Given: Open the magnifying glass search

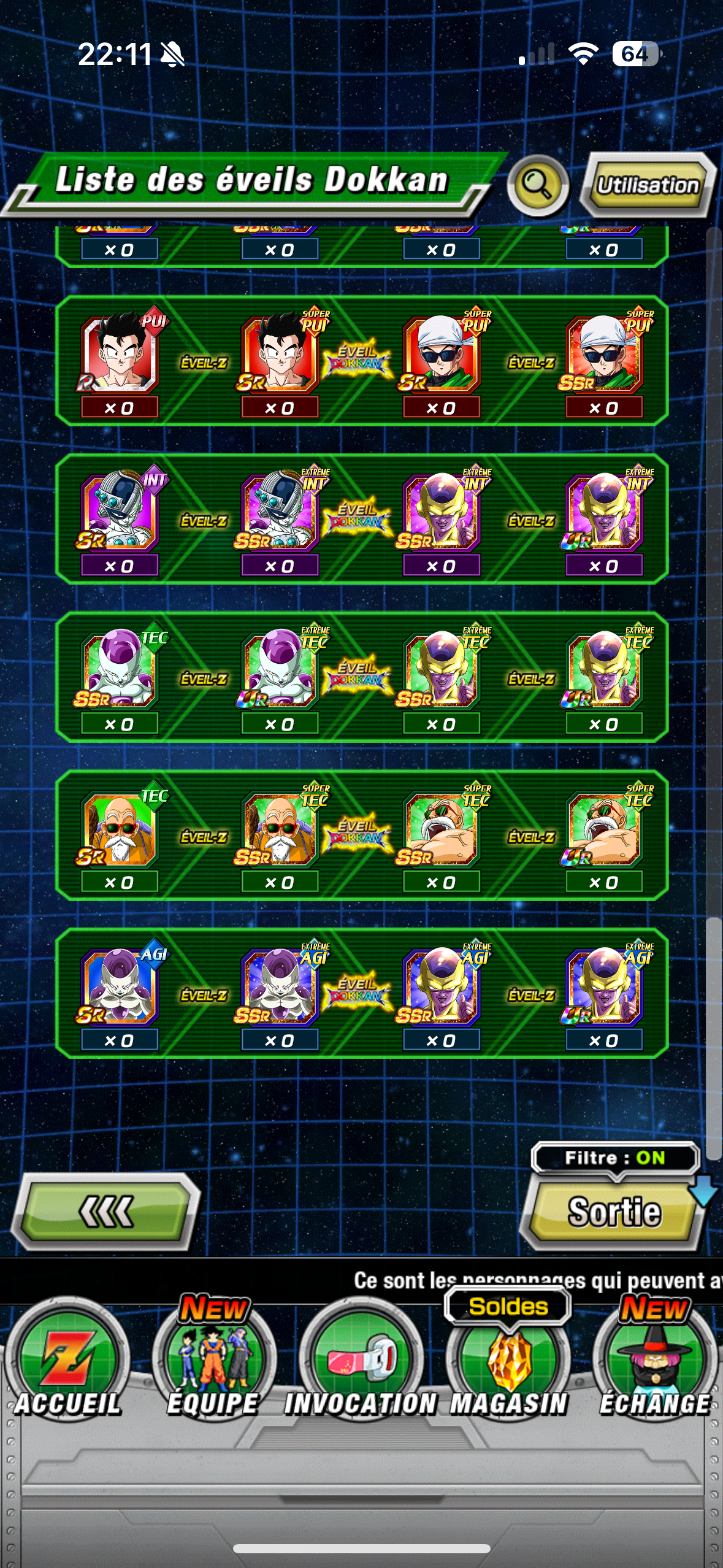Looking at the screenshot, I should tap(538, 185).
